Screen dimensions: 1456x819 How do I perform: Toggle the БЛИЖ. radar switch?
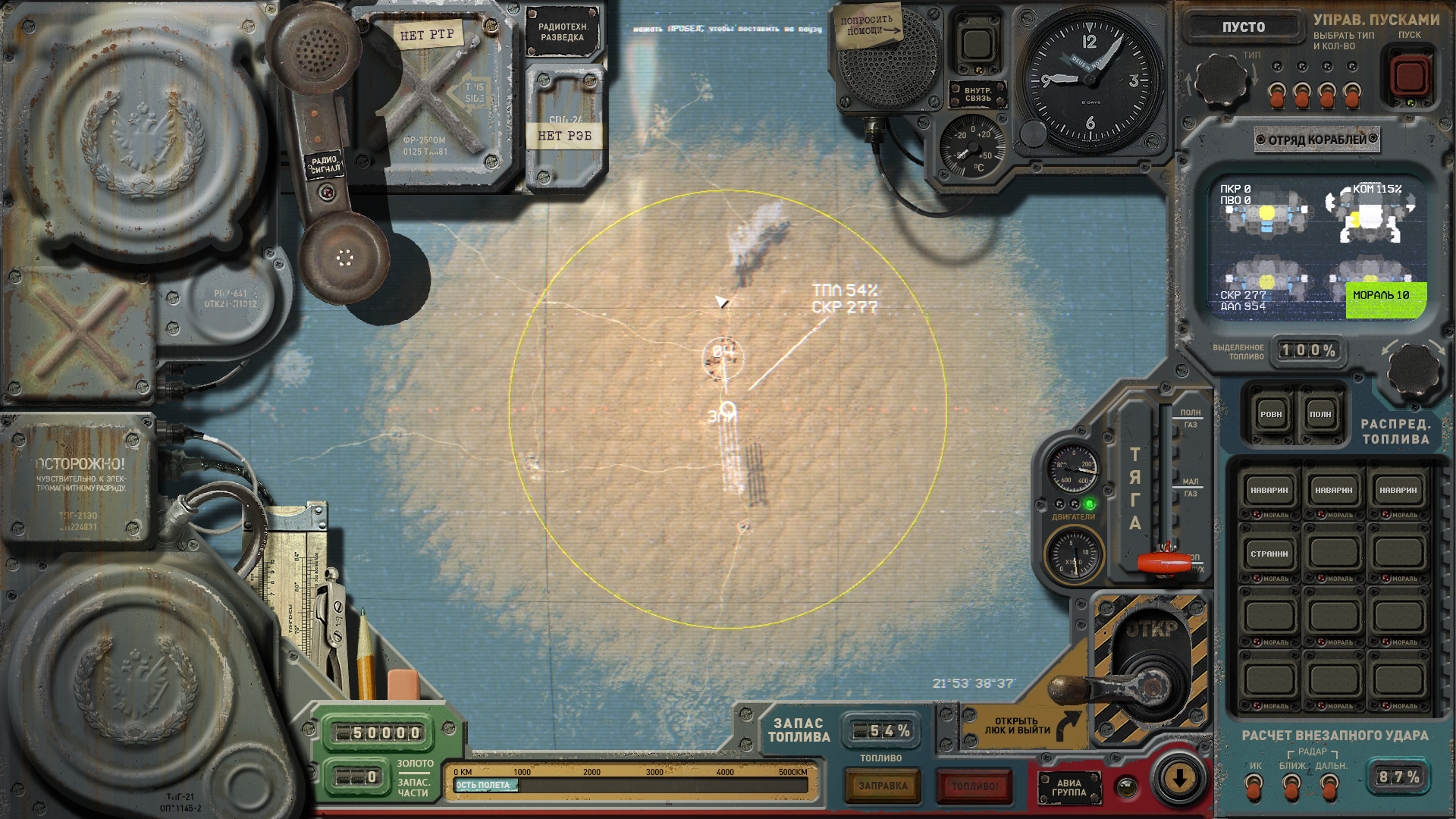point(1292,789)
